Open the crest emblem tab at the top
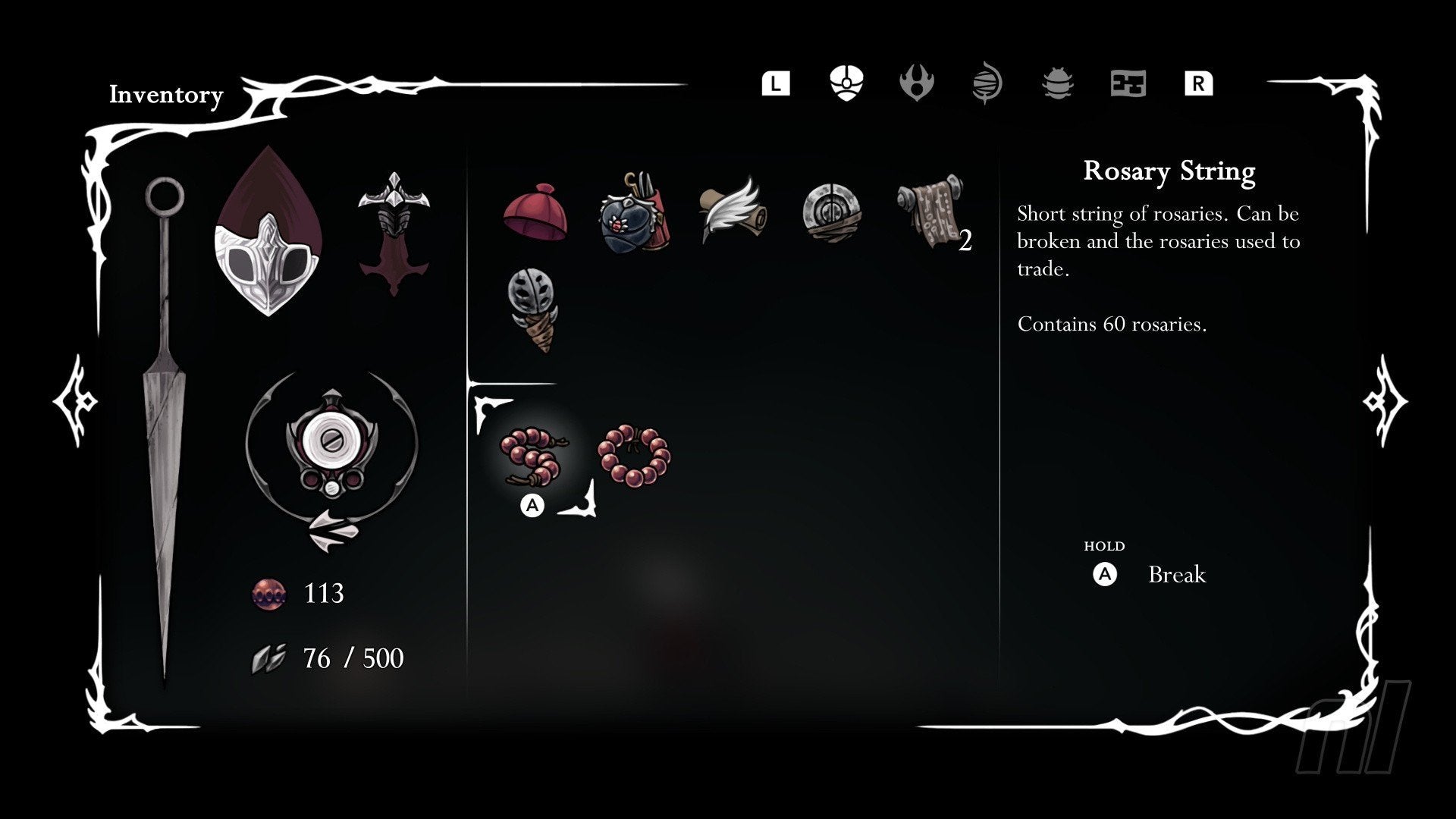1456x819 pixels. [916, 84]
